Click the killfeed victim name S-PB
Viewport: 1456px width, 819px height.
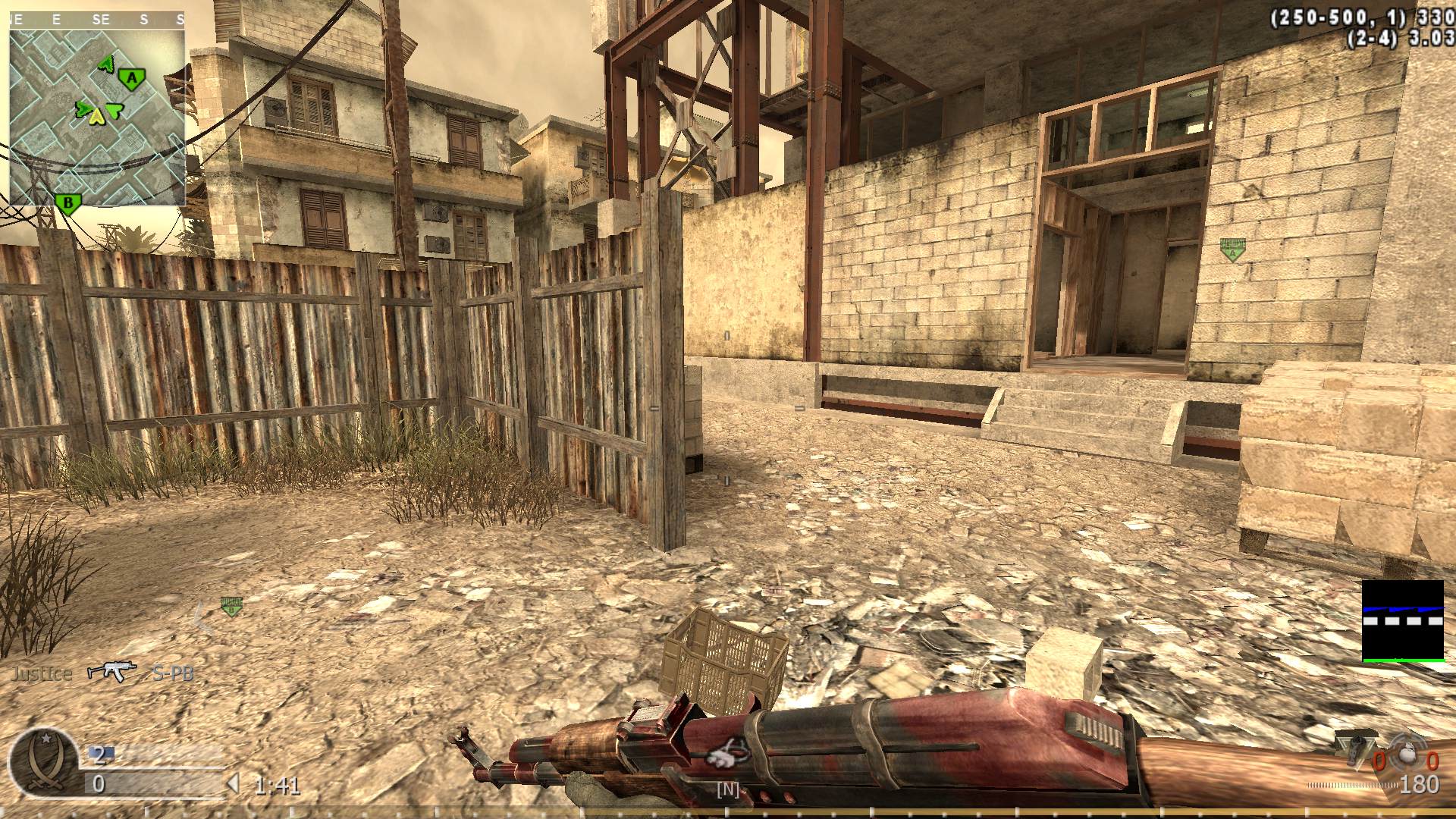coord(173,672)
